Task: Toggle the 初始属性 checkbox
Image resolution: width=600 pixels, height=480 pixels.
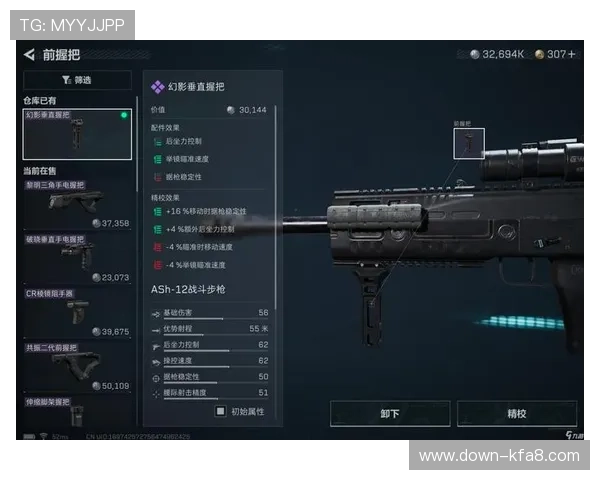Action: tap(221, 410)
